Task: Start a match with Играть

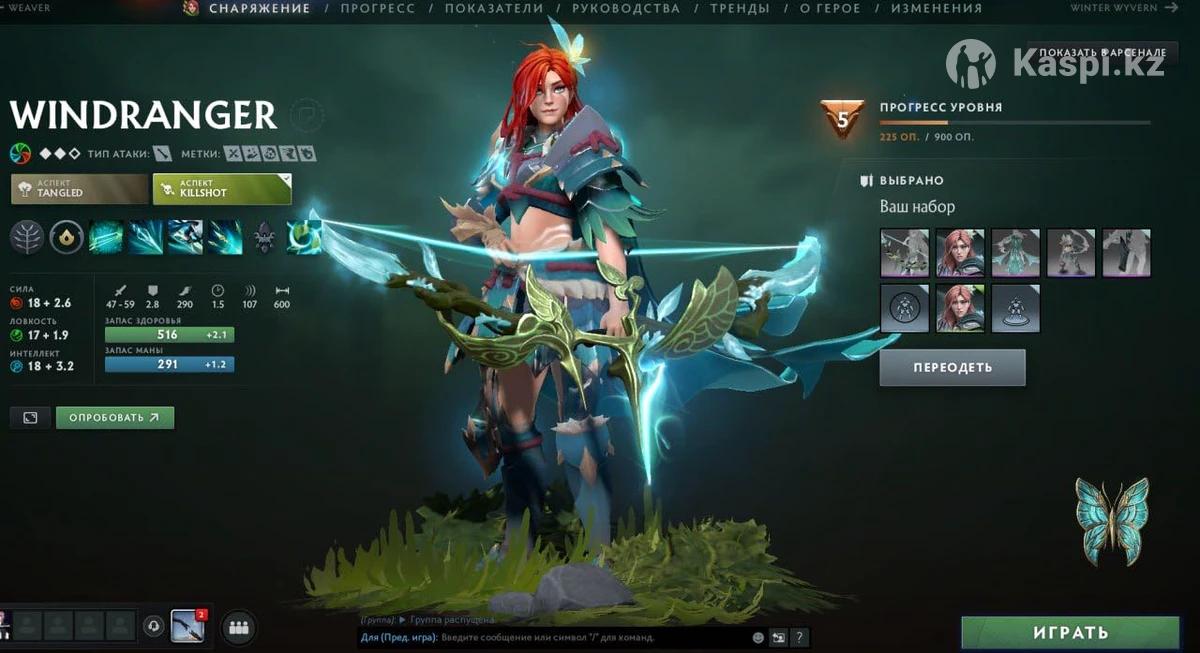Action: [1070, 633]
